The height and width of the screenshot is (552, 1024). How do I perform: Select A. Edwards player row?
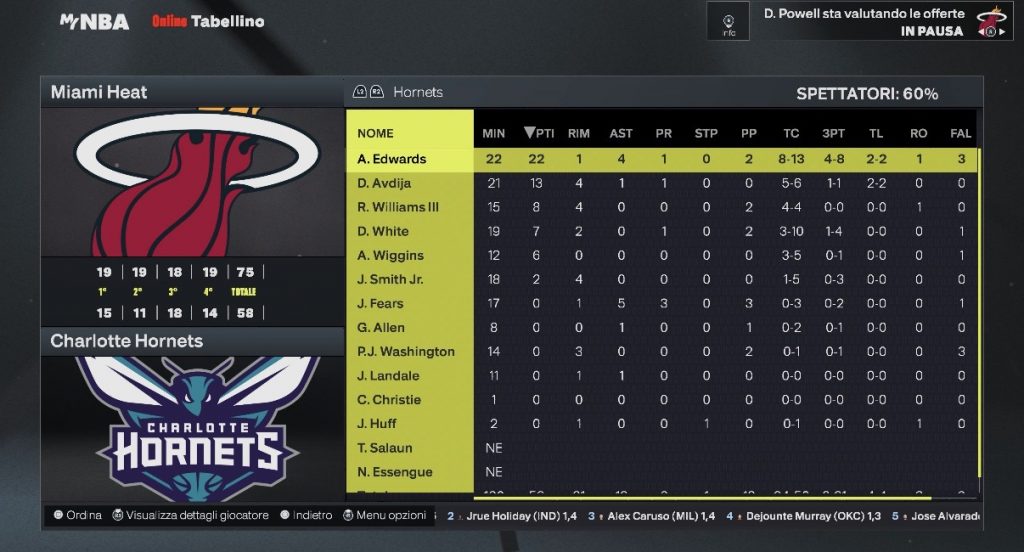(x=392, y=159)
